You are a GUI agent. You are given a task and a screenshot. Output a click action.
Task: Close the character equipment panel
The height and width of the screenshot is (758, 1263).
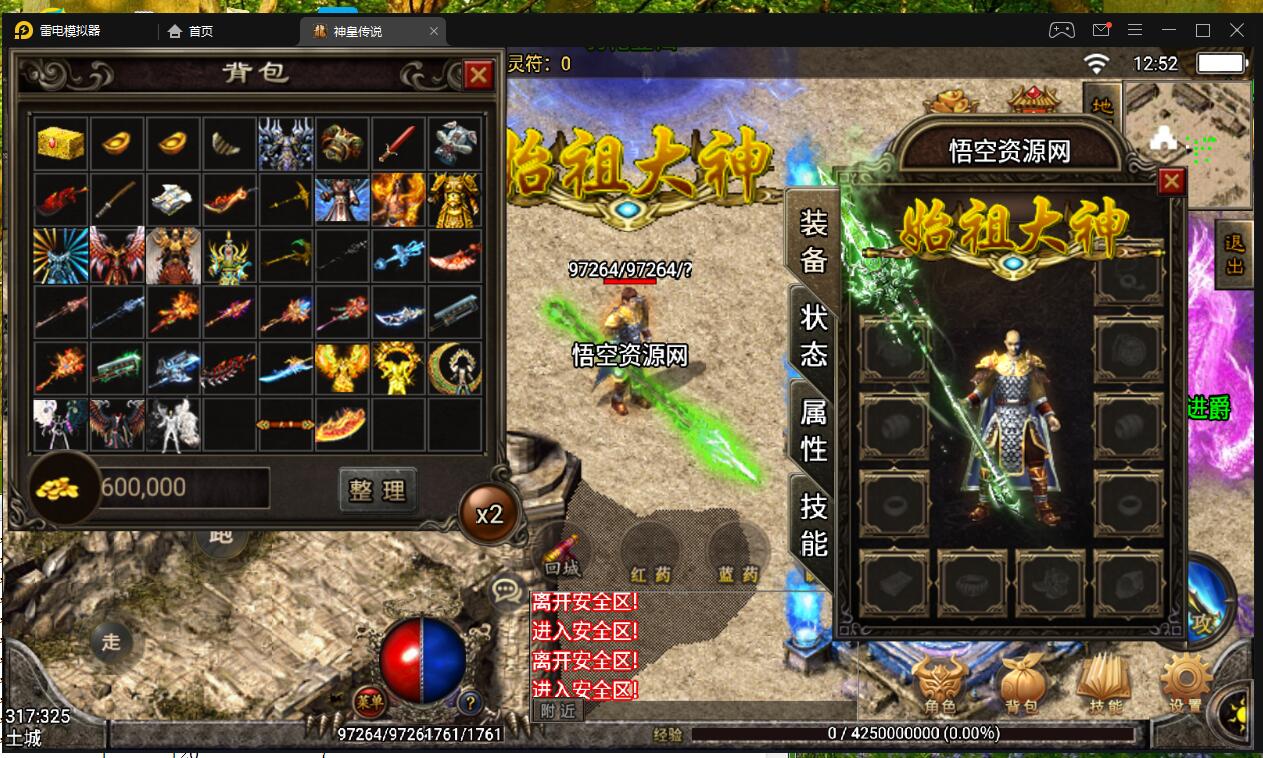click(1171, 181)
